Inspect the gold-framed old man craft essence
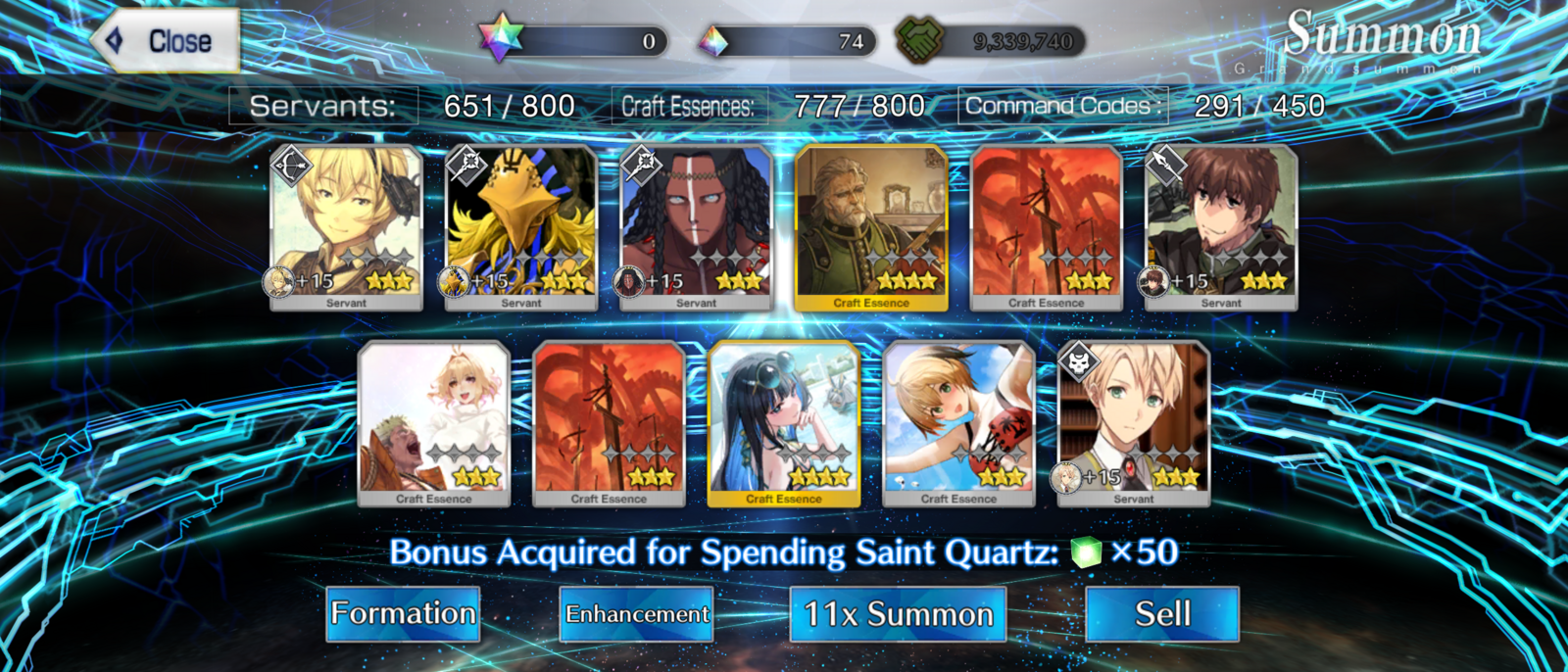 871,227
